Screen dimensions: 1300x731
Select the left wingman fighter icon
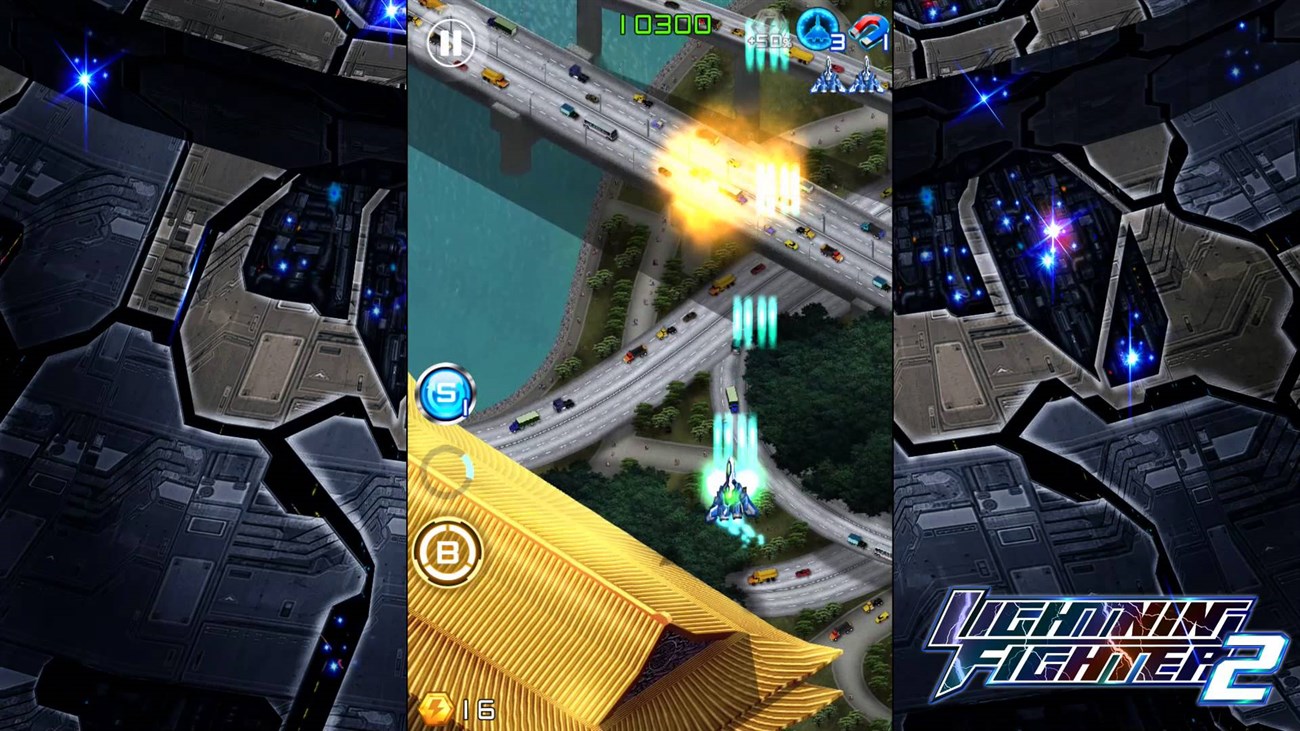pyautogui.click(x=828, y=78)
